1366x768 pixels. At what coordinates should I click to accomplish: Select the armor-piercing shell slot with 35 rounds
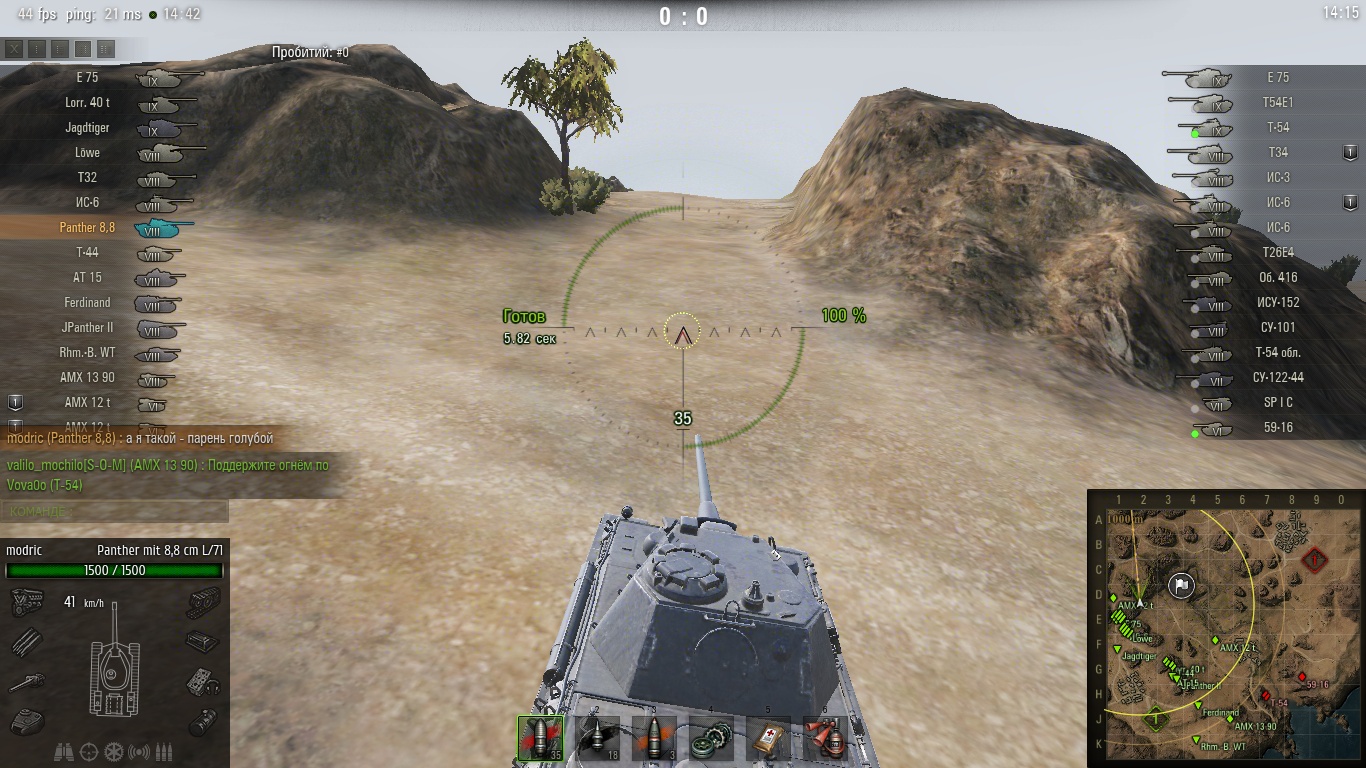click(x=540, y=738)
